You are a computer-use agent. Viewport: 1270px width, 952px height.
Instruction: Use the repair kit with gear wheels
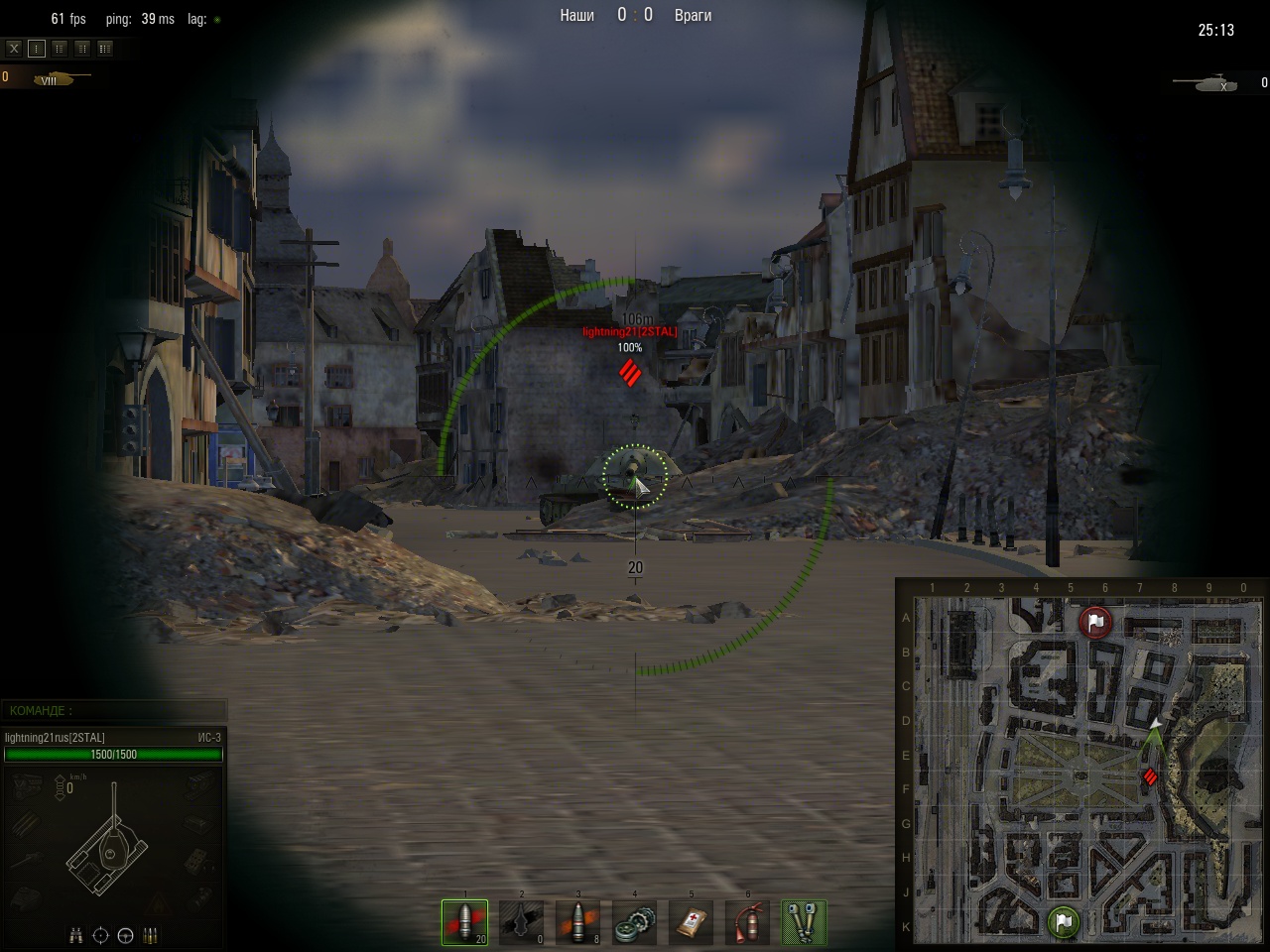click(x=635, y=923)
